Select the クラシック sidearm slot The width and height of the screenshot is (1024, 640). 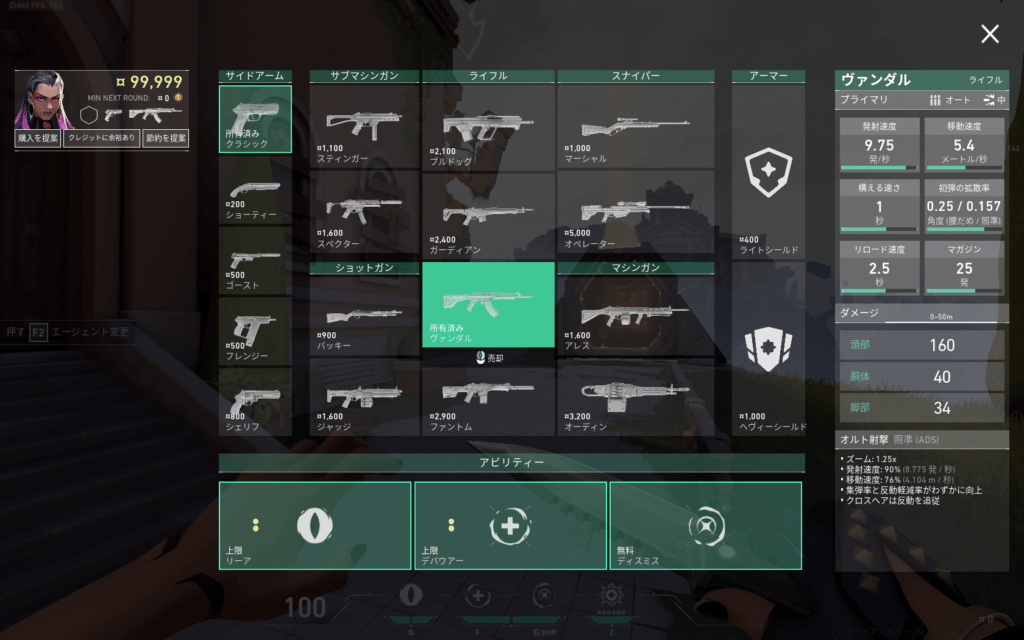click(x=255, y=119)
